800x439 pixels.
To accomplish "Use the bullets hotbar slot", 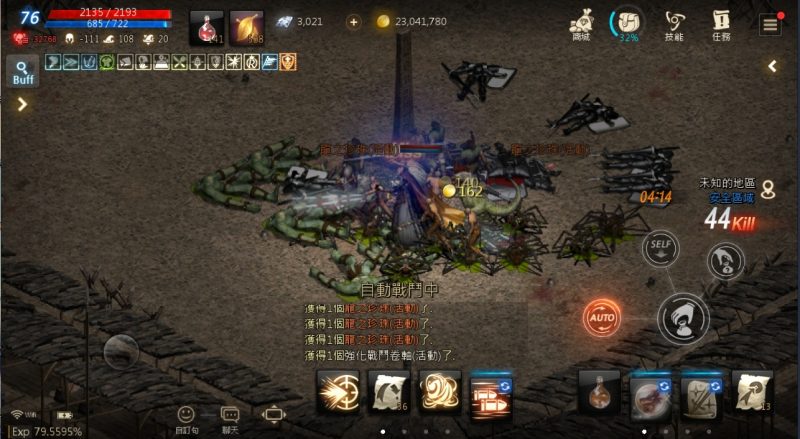I will pos(491,394).
